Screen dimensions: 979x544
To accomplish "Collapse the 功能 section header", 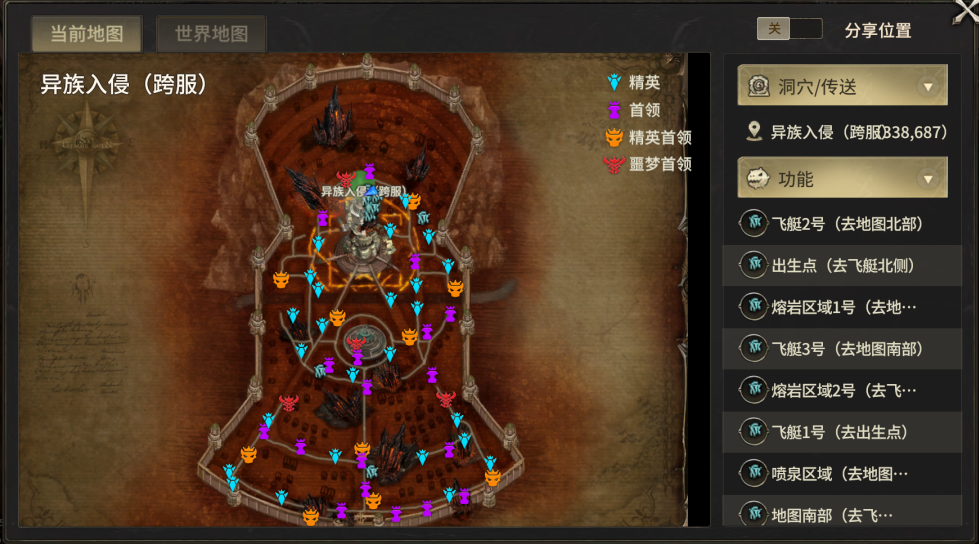I will click(842, 179).
